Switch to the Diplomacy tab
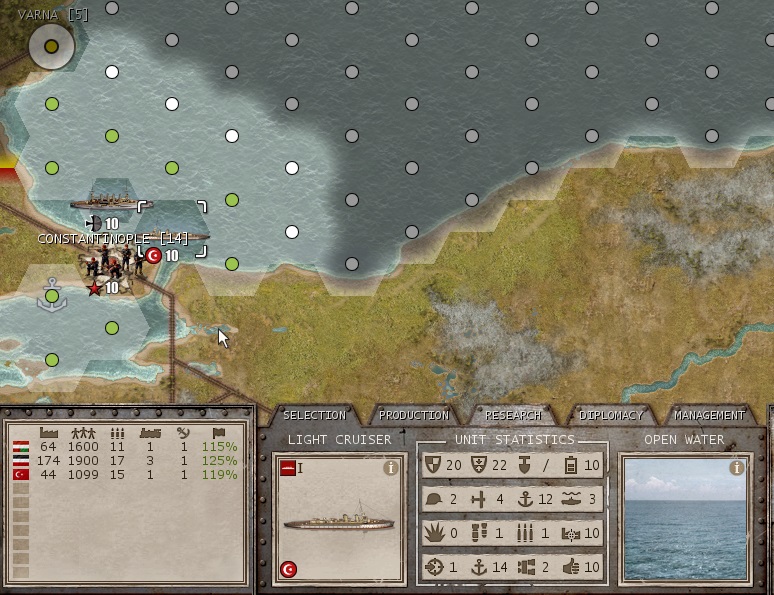This screenshot has width=774, height=595. 610,415
